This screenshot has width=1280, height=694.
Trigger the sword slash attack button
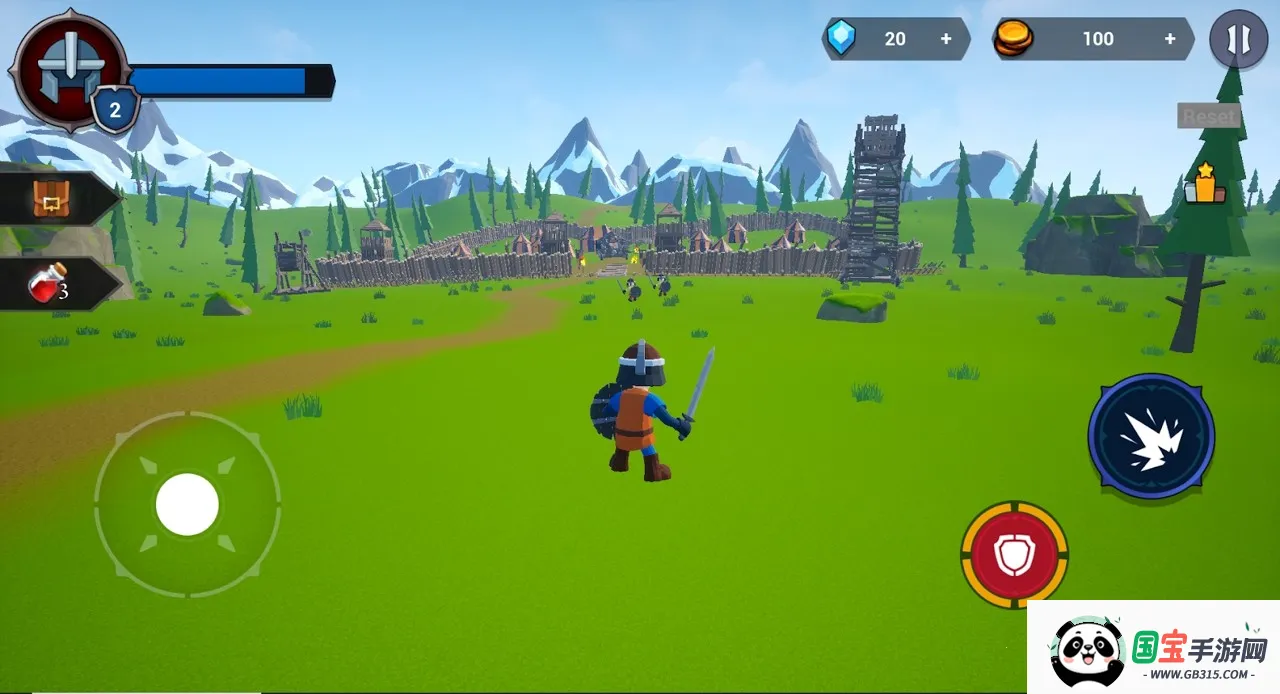click(x=1151, y=436)
